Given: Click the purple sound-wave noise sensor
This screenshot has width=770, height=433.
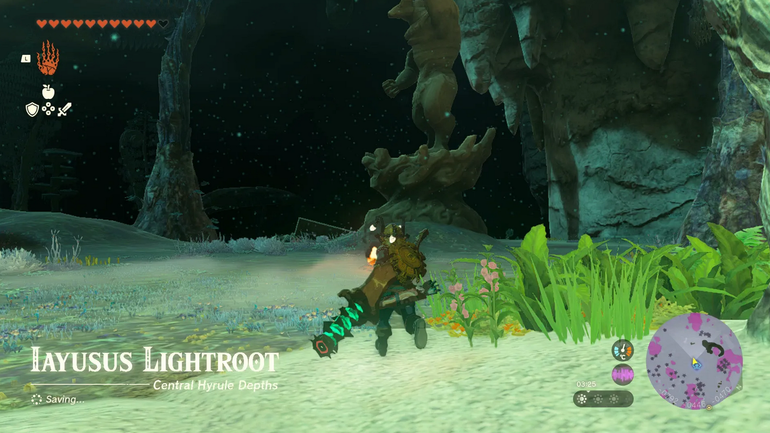Looking at the screenshot, I should (x=622, y=374).
